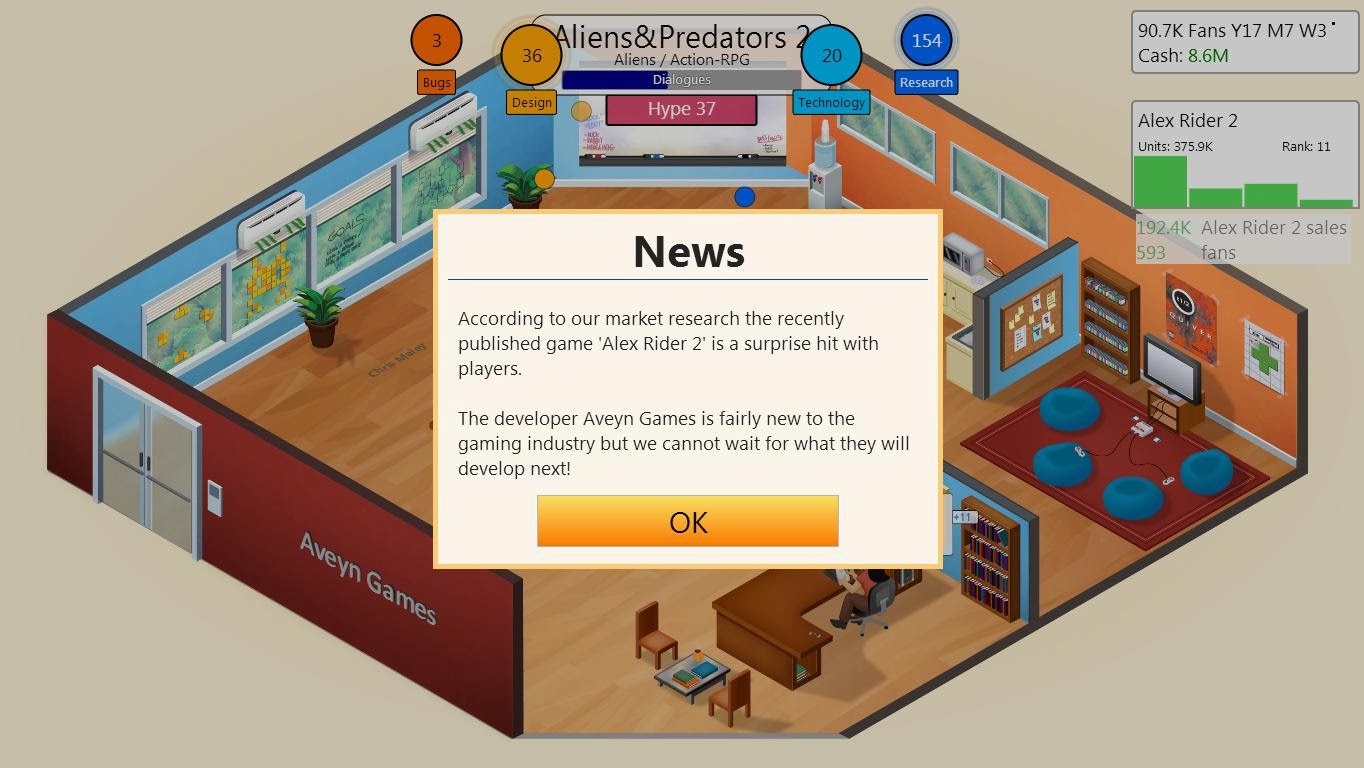Open the blue Research counter showing 154
1364x768 pixels.
[926, 41]
